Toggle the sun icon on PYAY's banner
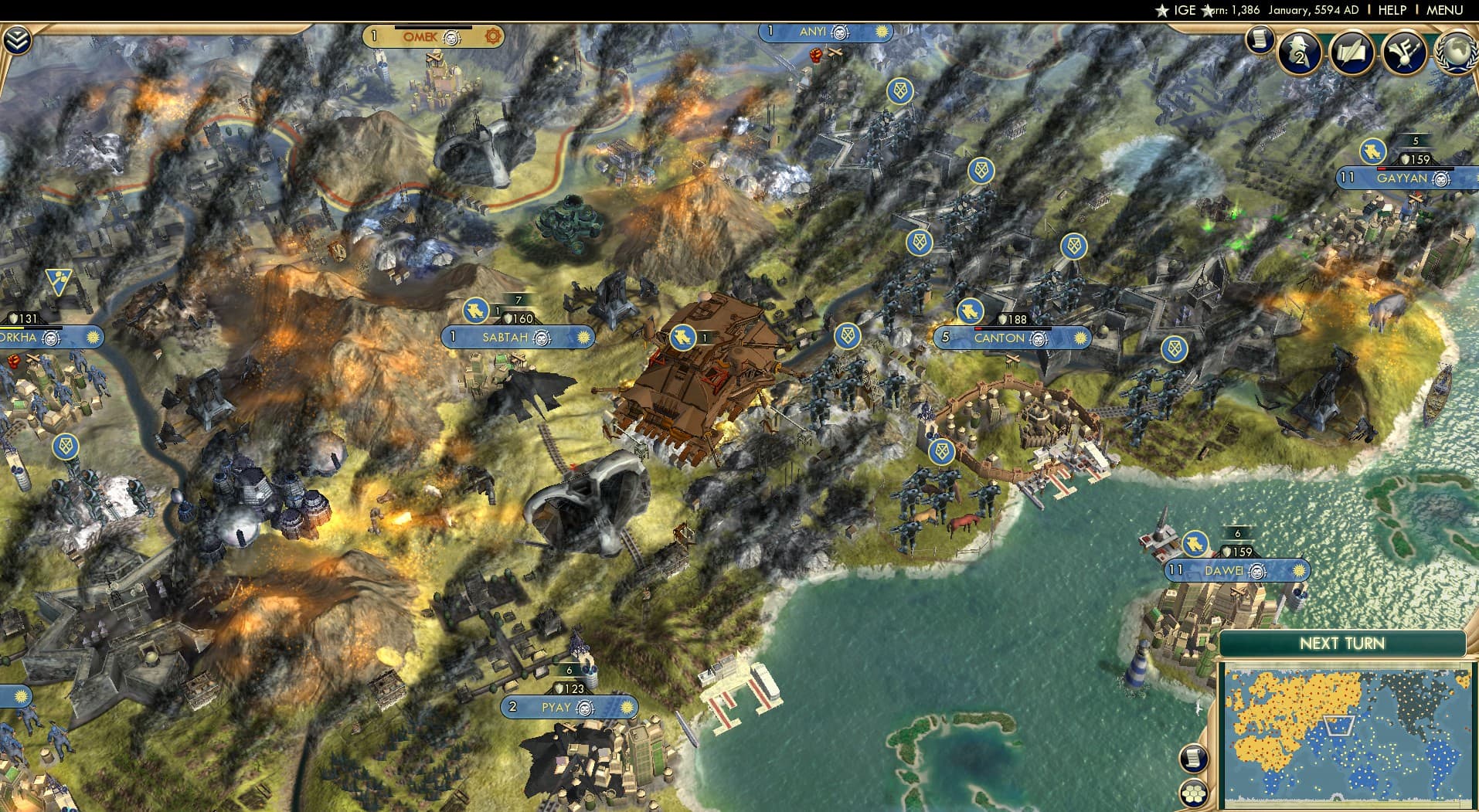 point(625,707)
